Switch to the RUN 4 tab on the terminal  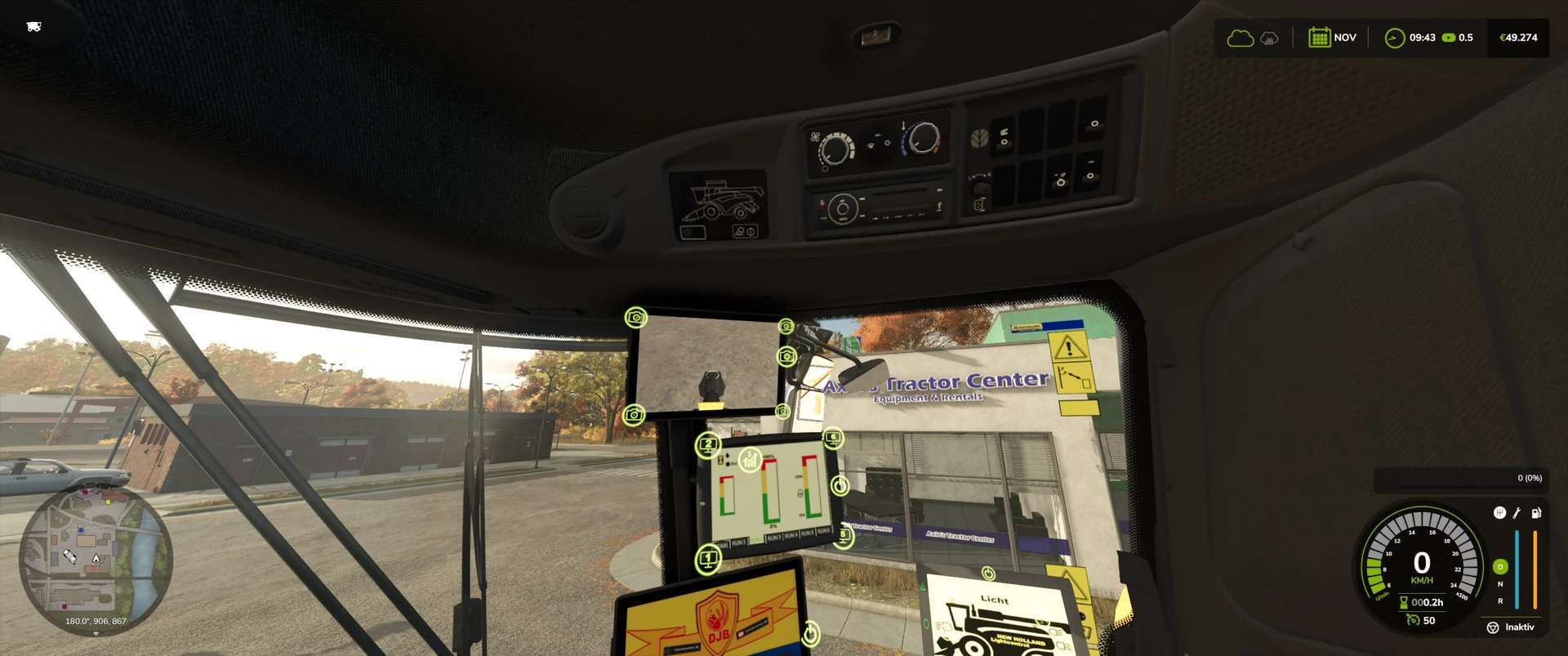(x=791, y=534)
